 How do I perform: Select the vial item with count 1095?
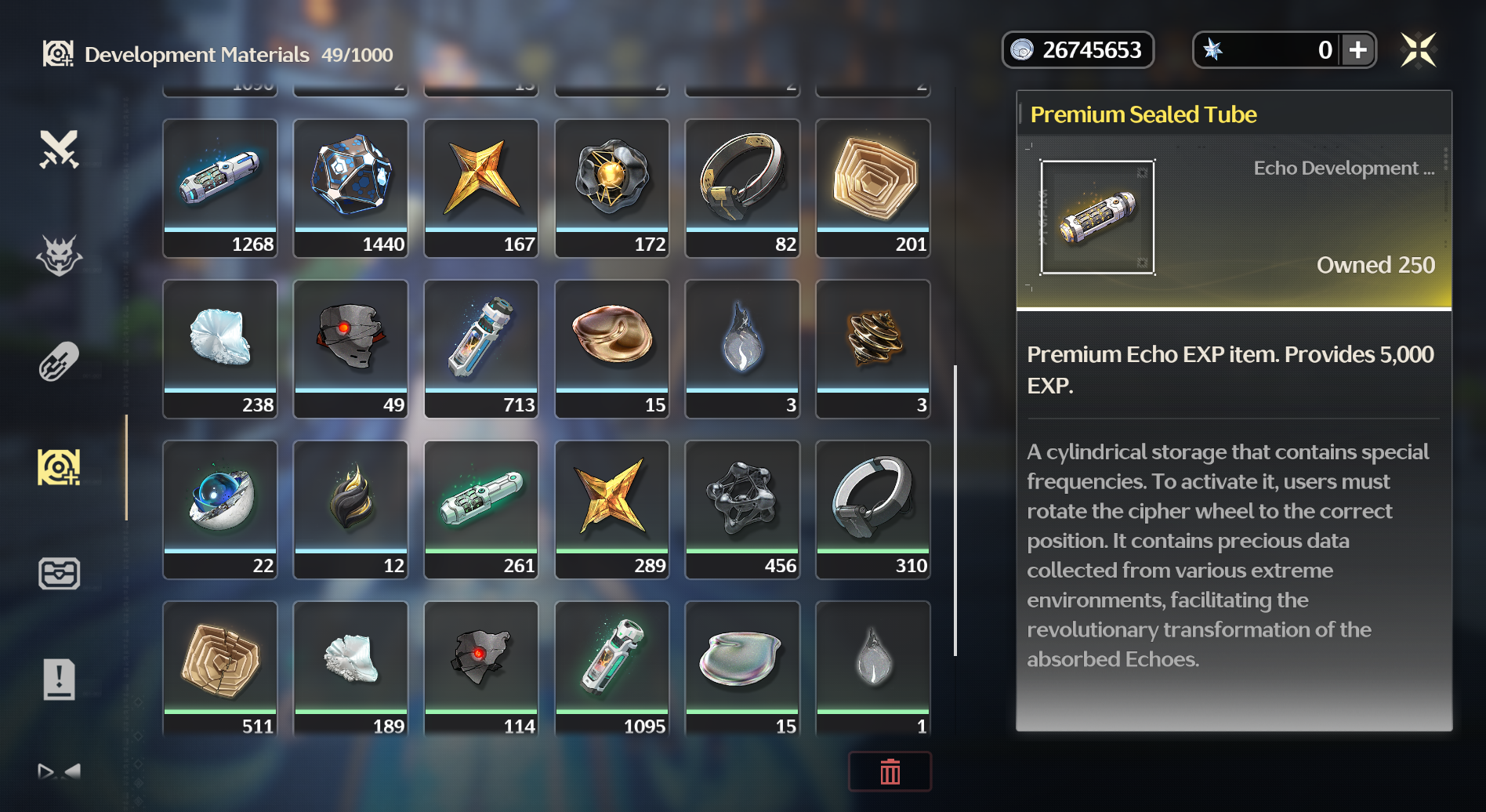[x=612, y=669]
